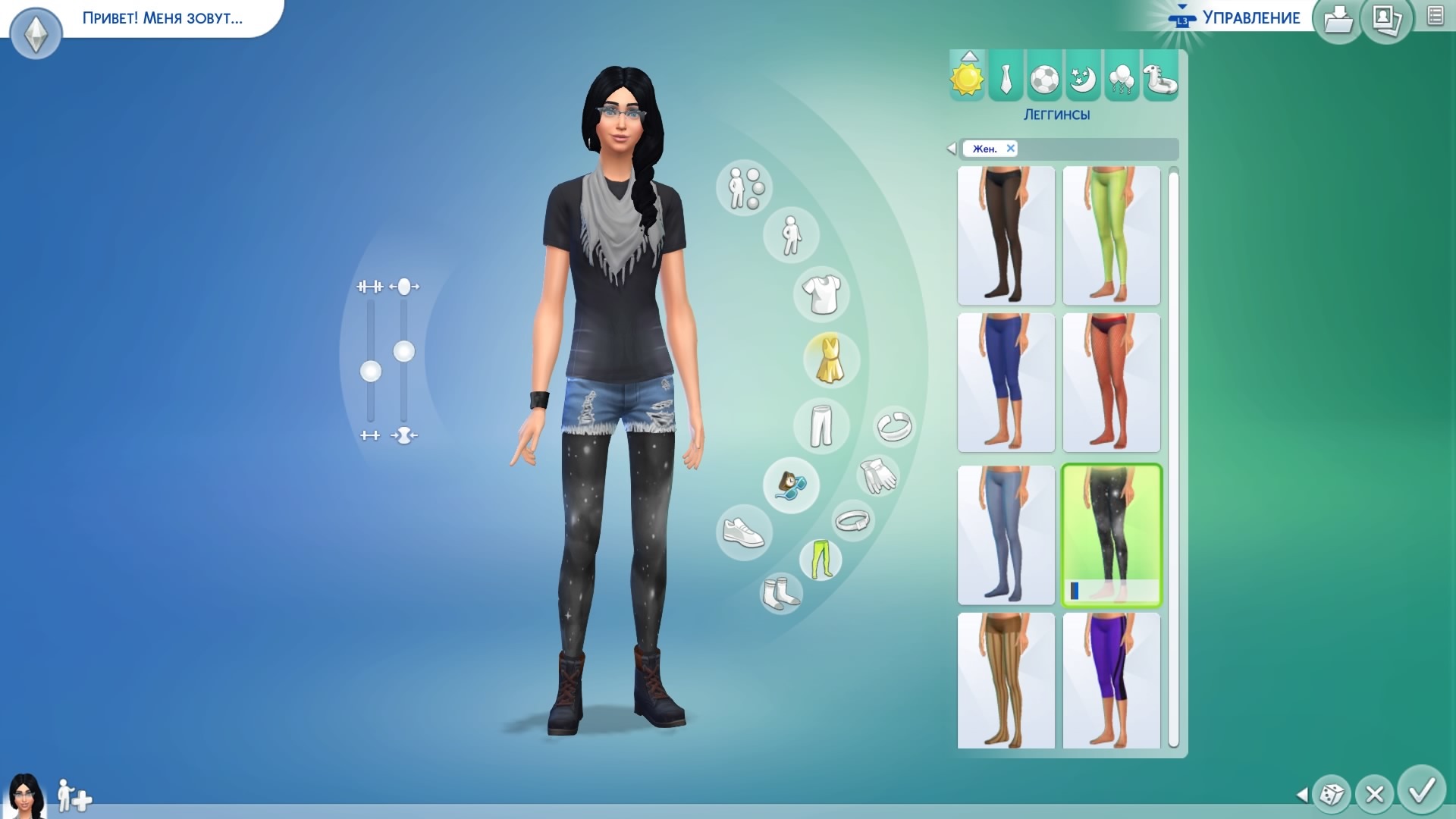Switch to the swimwear floatie tab

tap(1160, 77)
